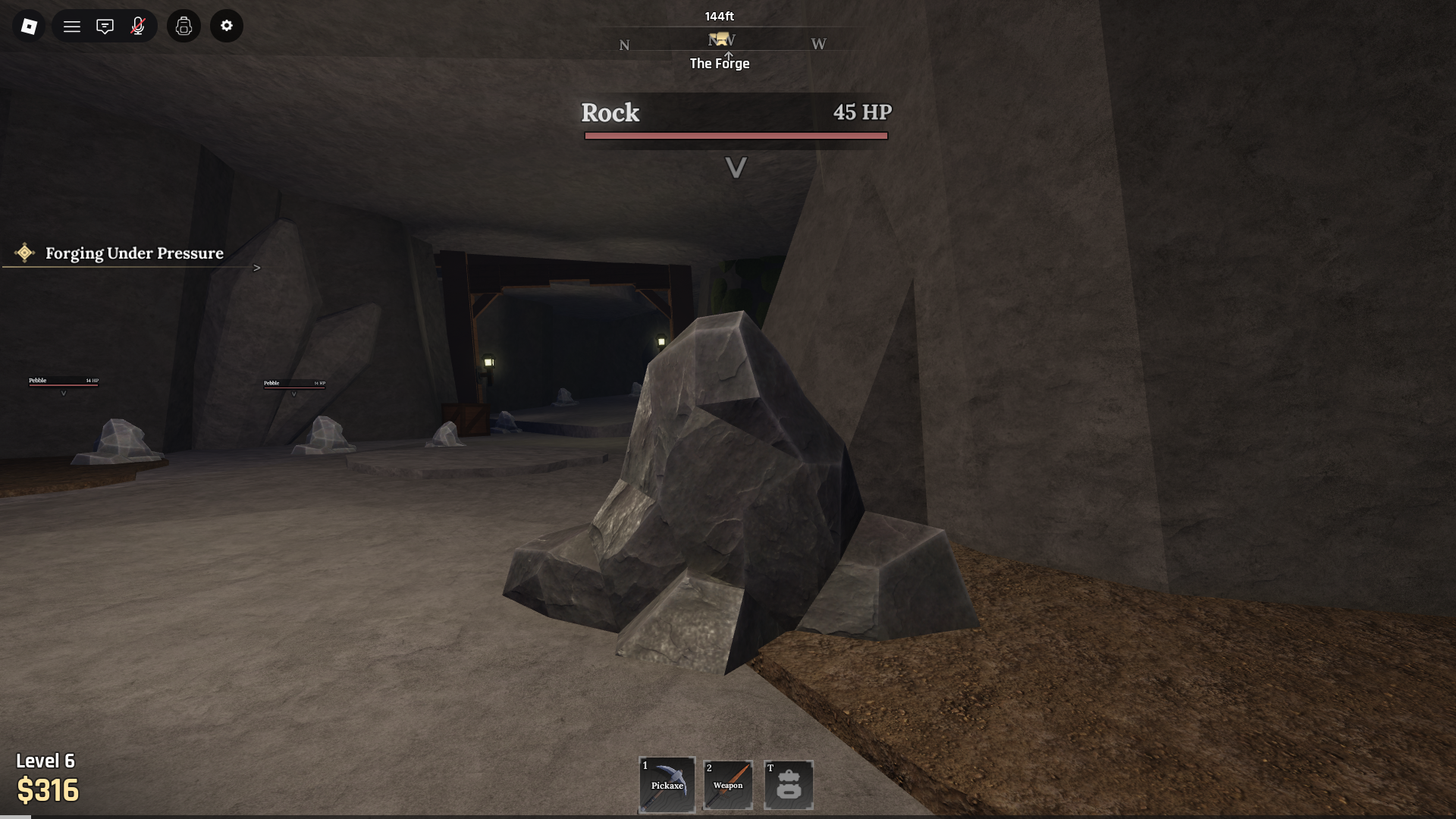Screen dimensions: 1456x819
Task: Click the Rock title in the health banner
Action: [x=610, y=113]
